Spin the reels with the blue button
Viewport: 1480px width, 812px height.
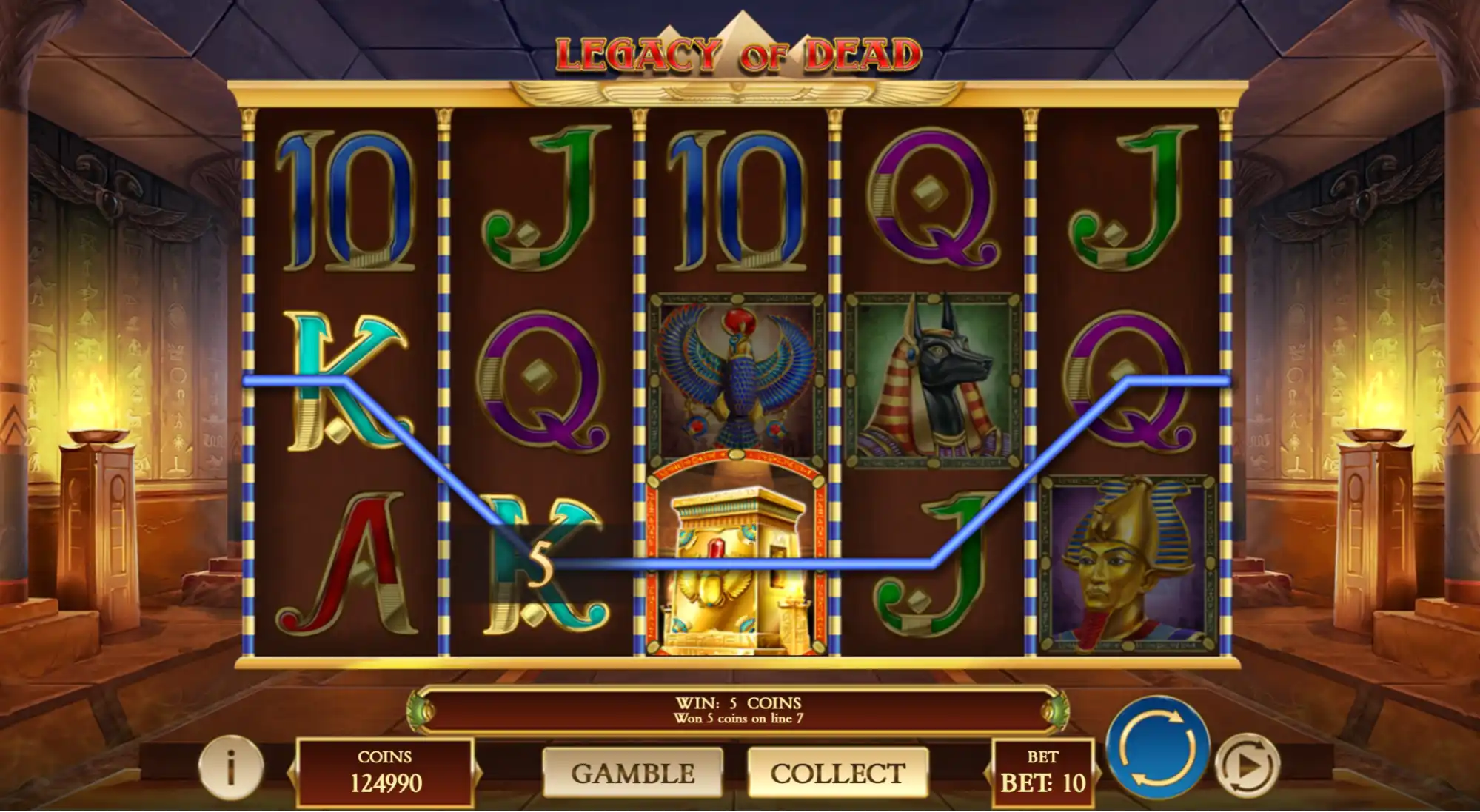(1157, 748)
